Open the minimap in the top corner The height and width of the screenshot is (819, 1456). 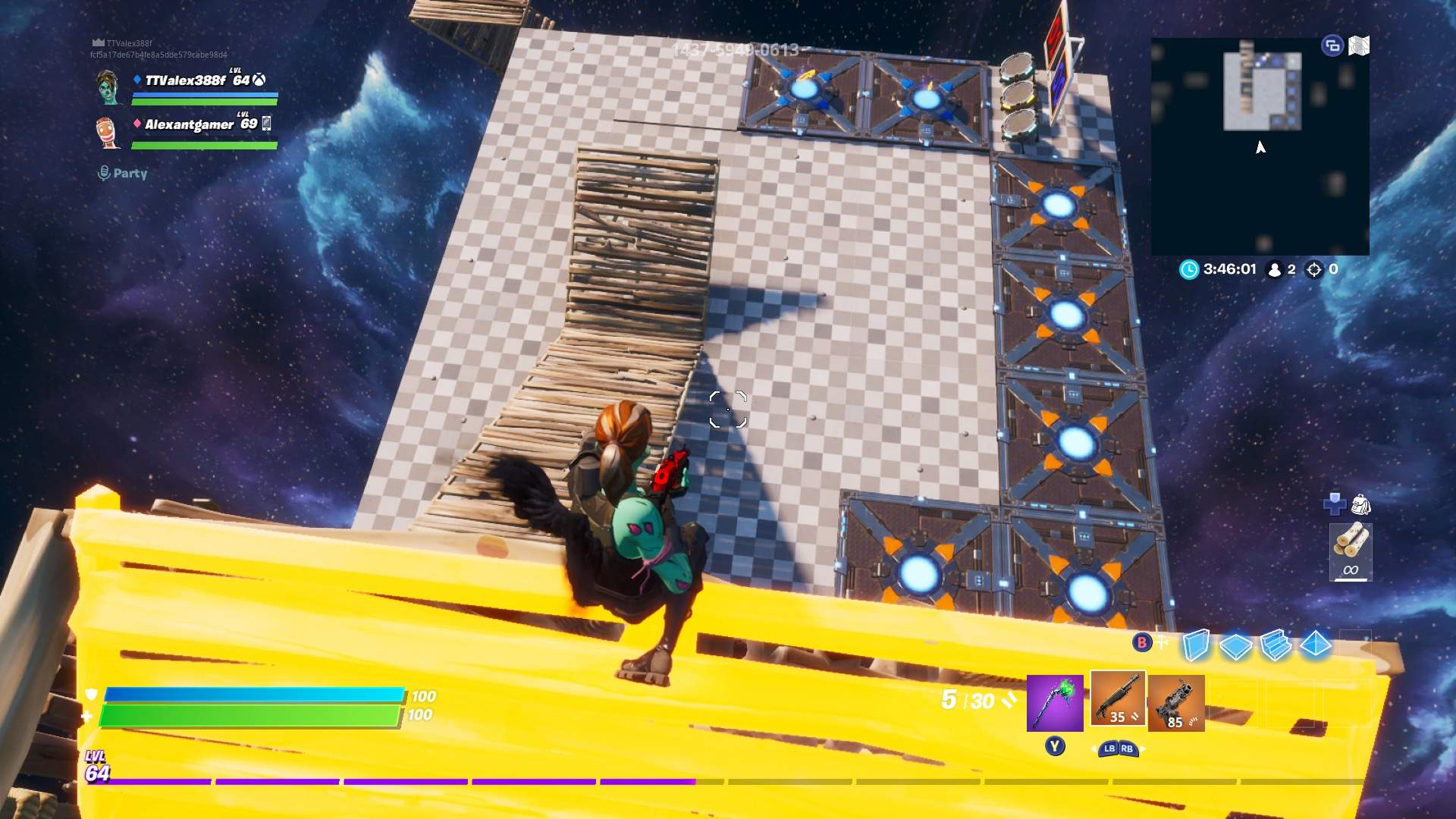[x=1260, y=146]
